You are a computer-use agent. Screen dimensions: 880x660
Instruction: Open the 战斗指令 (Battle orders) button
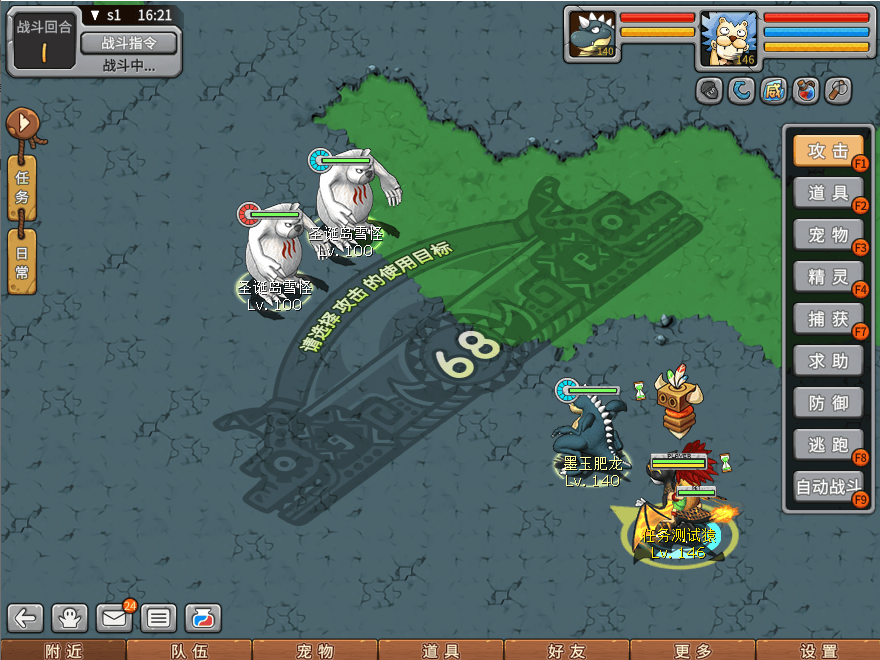(128, 42)
